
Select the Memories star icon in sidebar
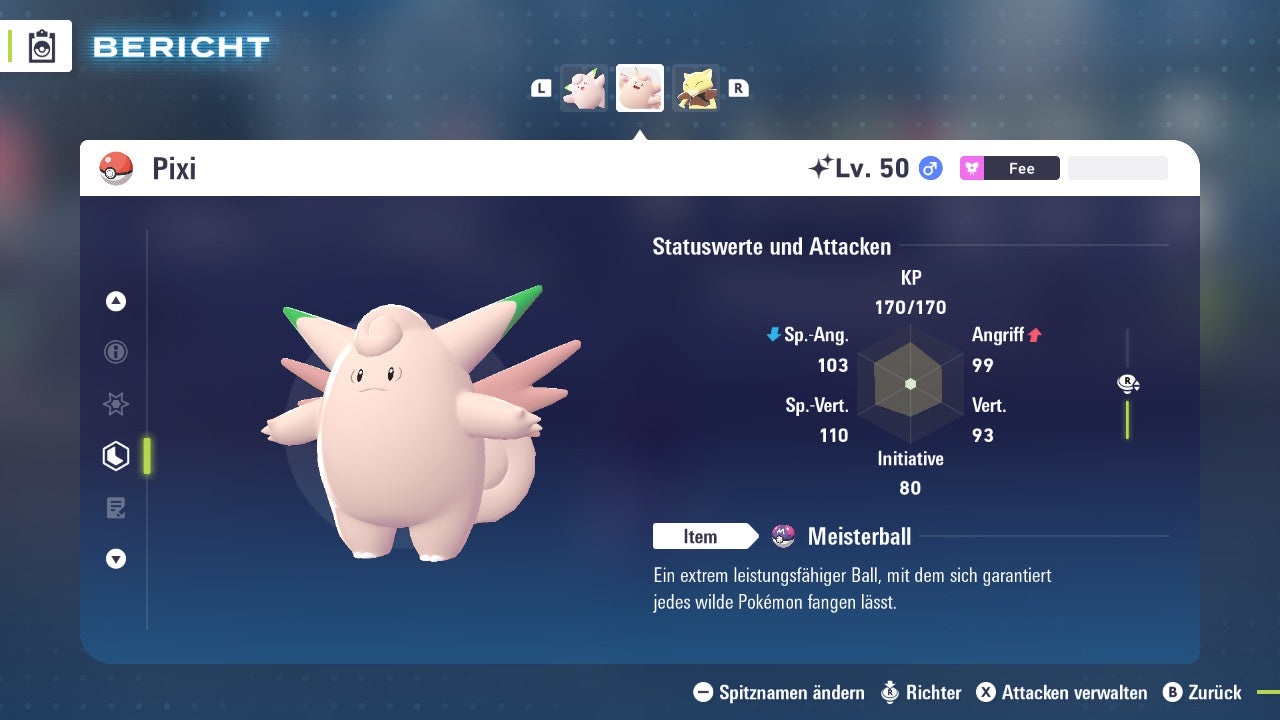tap(116, 404)
